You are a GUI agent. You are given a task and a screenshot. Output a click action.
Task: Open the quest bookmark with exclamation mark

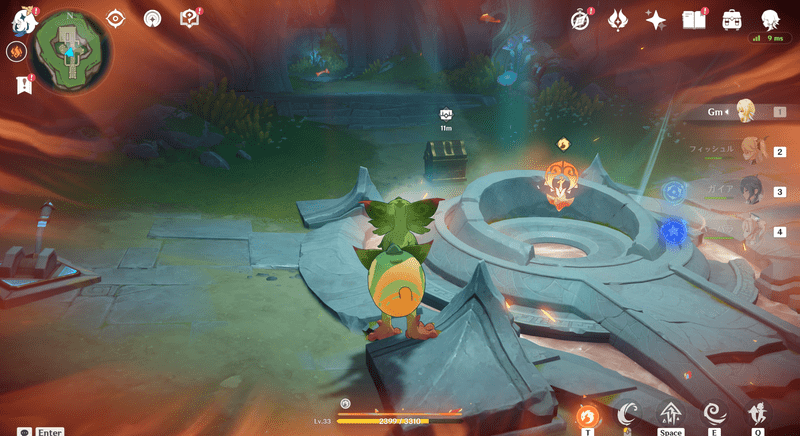click(x=20, y=86)
